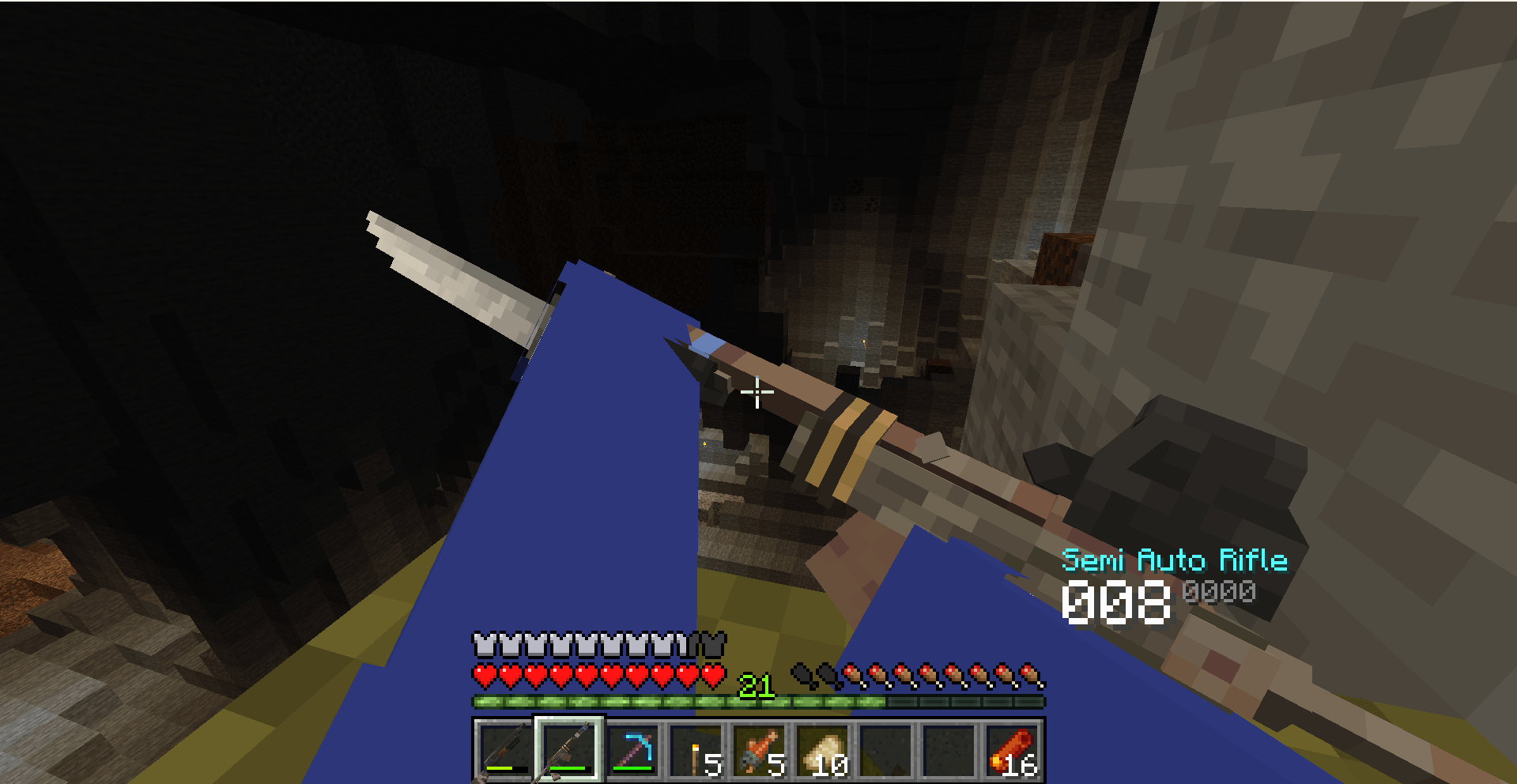1517x784 pixels.
Task: Click the yellow durability bar under the shotgun
Action: click(500, 767)
